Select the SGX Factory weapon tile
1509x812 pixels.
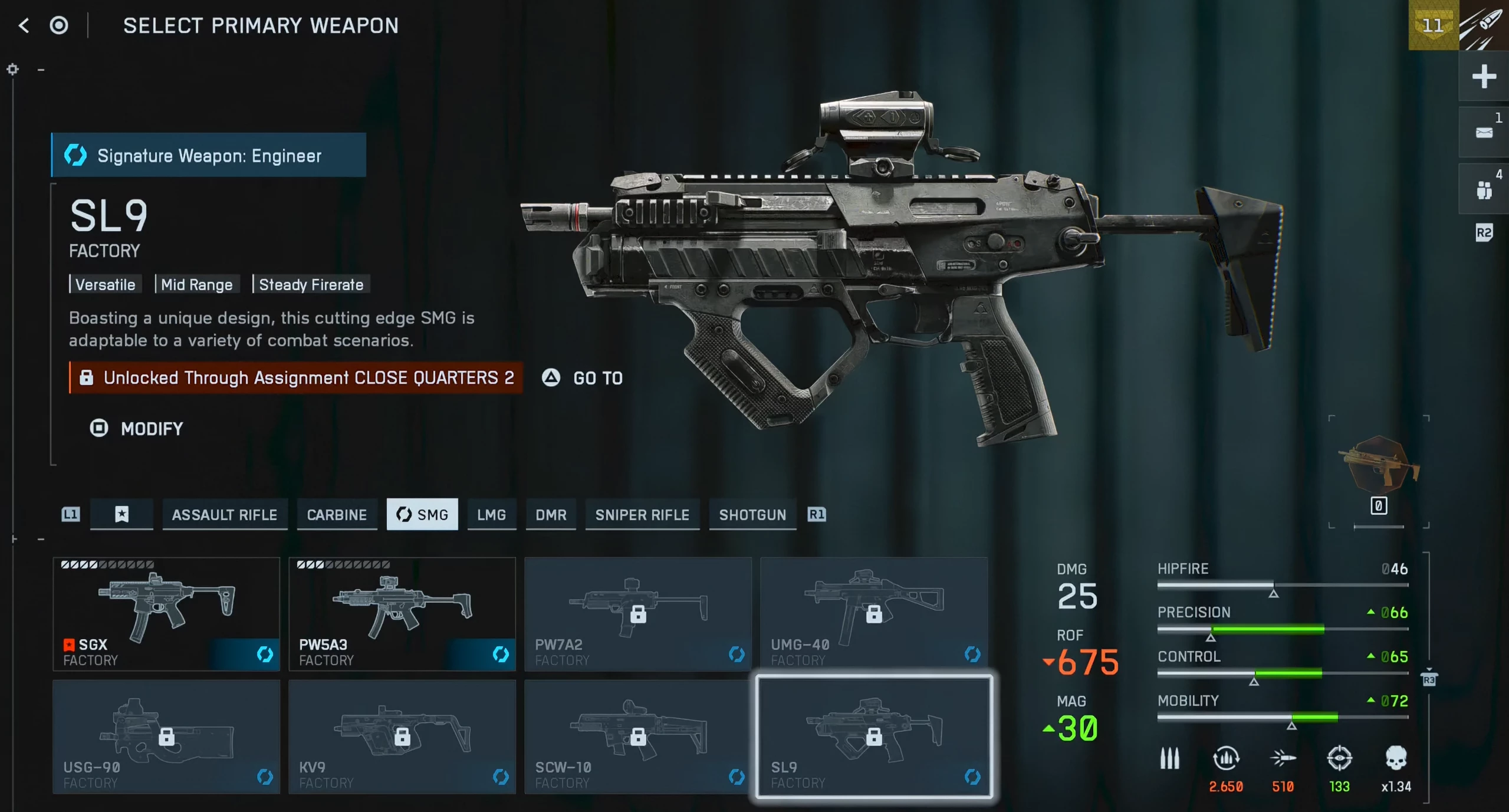pyautogui.click(x=166, y=614)
